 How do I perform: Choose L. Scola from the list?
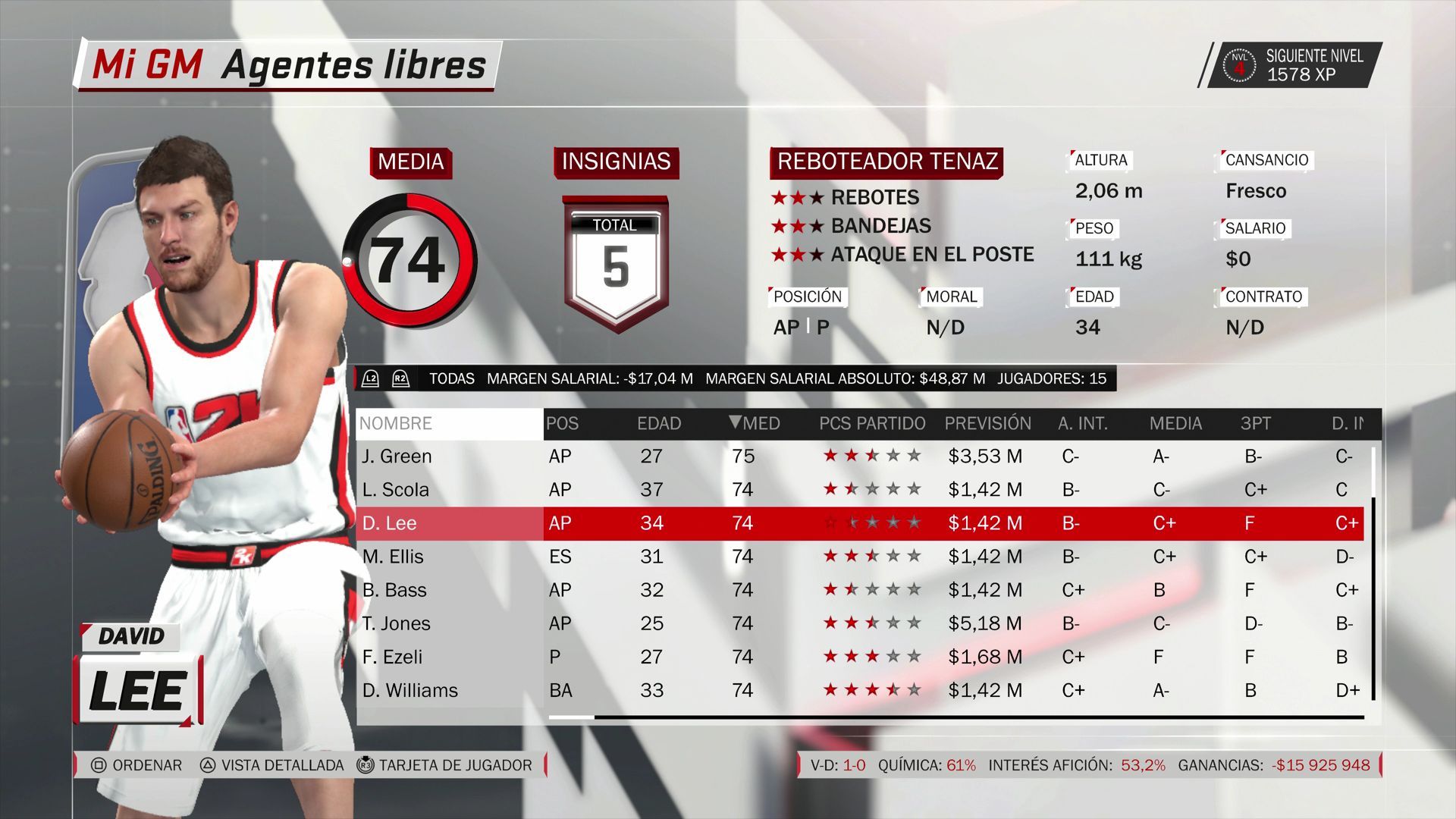click(396, 489)
